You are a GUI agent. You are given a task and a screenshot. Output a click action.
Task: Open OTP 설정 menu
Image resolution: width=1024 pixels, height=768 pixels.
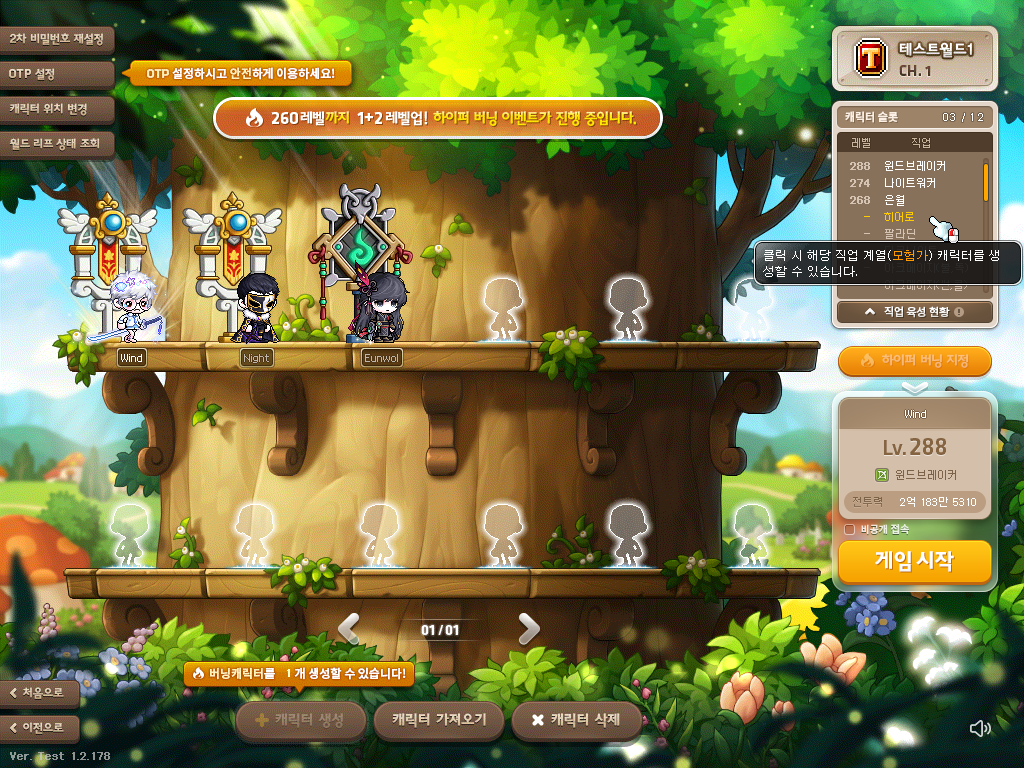pos(56,74)
